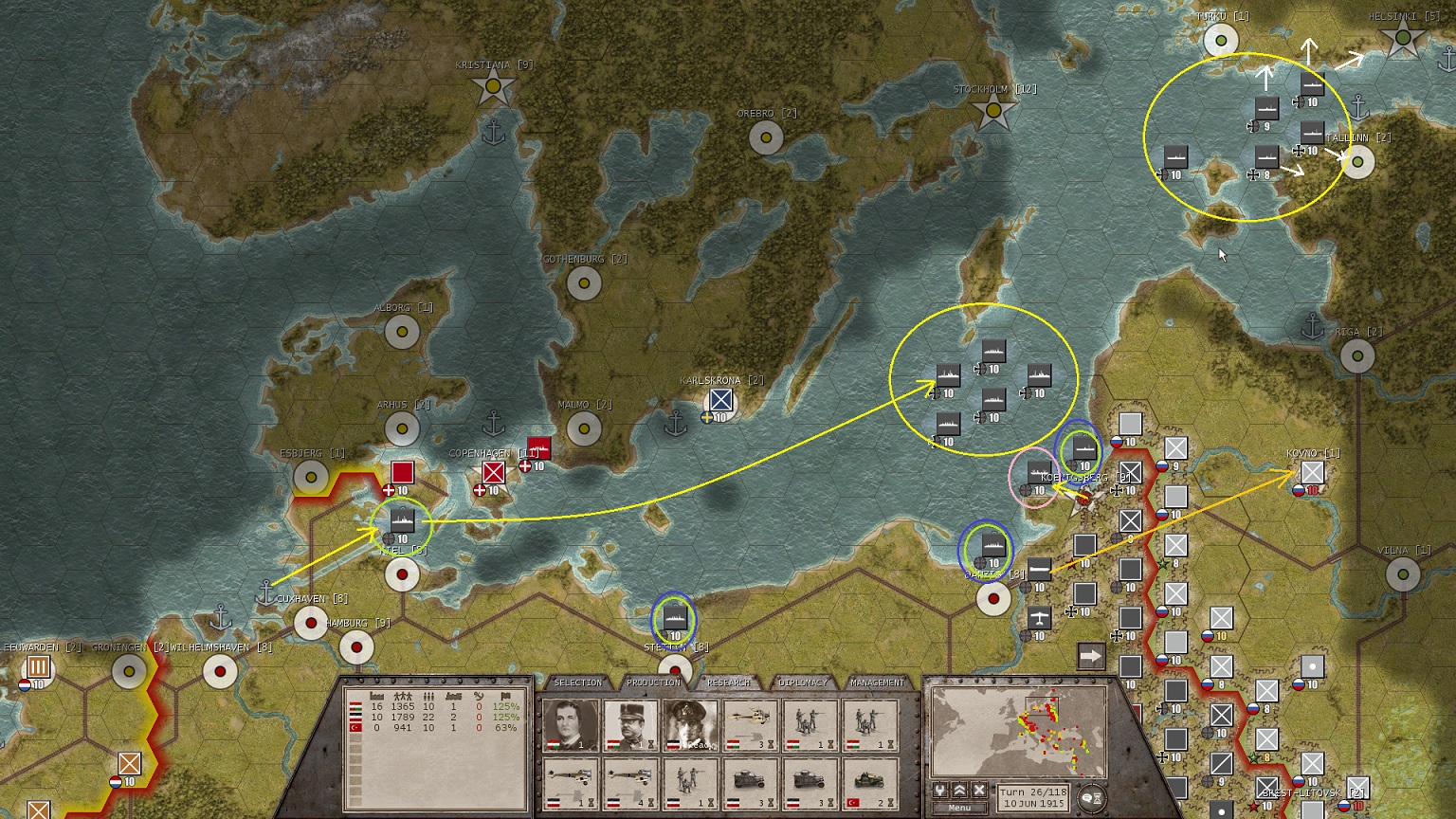1456x819 pixels.
Task: Click the X button under the minimap
Action: (979, 791)
